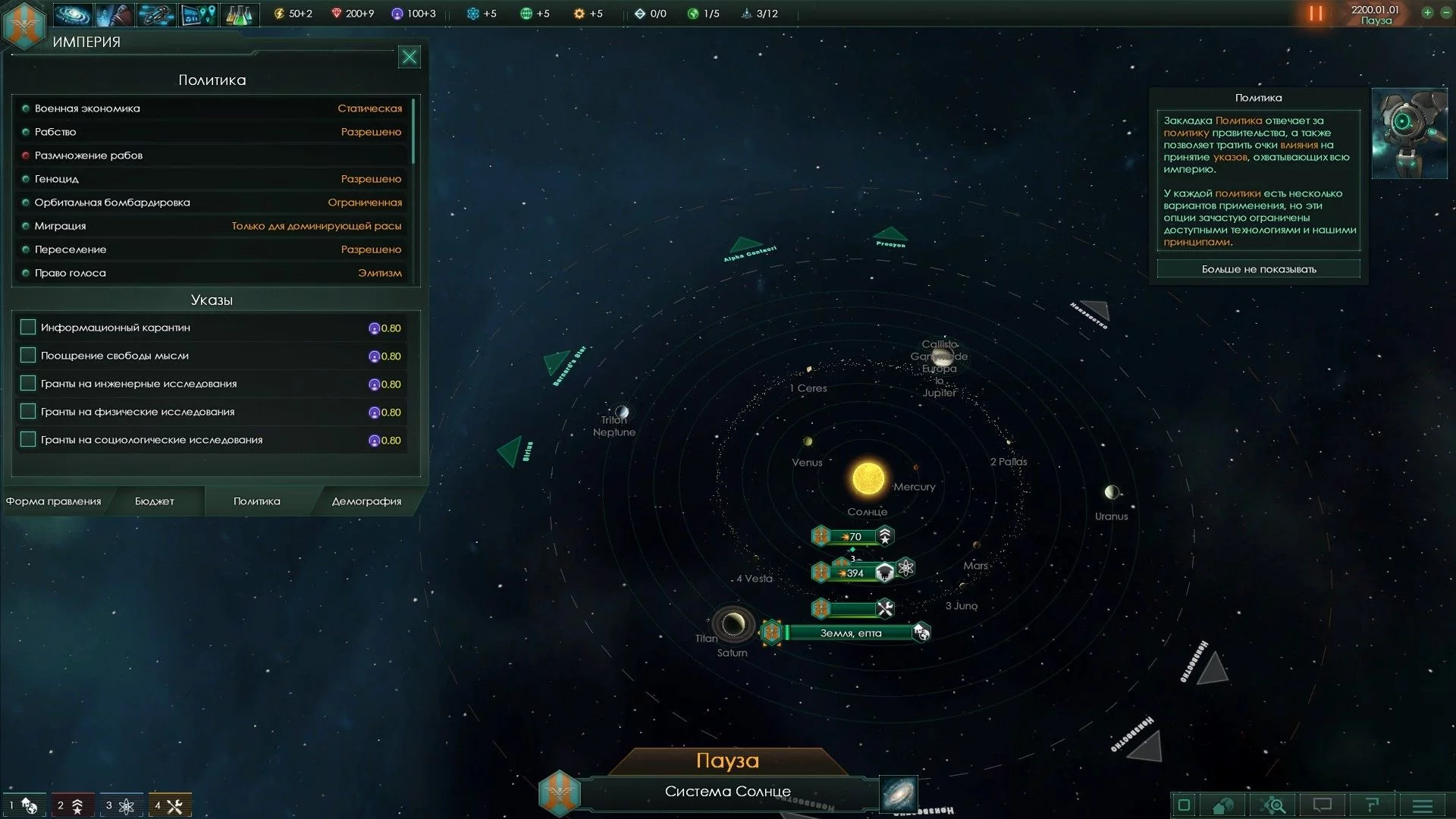1456x819 pixels.
Task: Tick Гранты на инженерные исследования checkbox
Action: coord(28,384)
